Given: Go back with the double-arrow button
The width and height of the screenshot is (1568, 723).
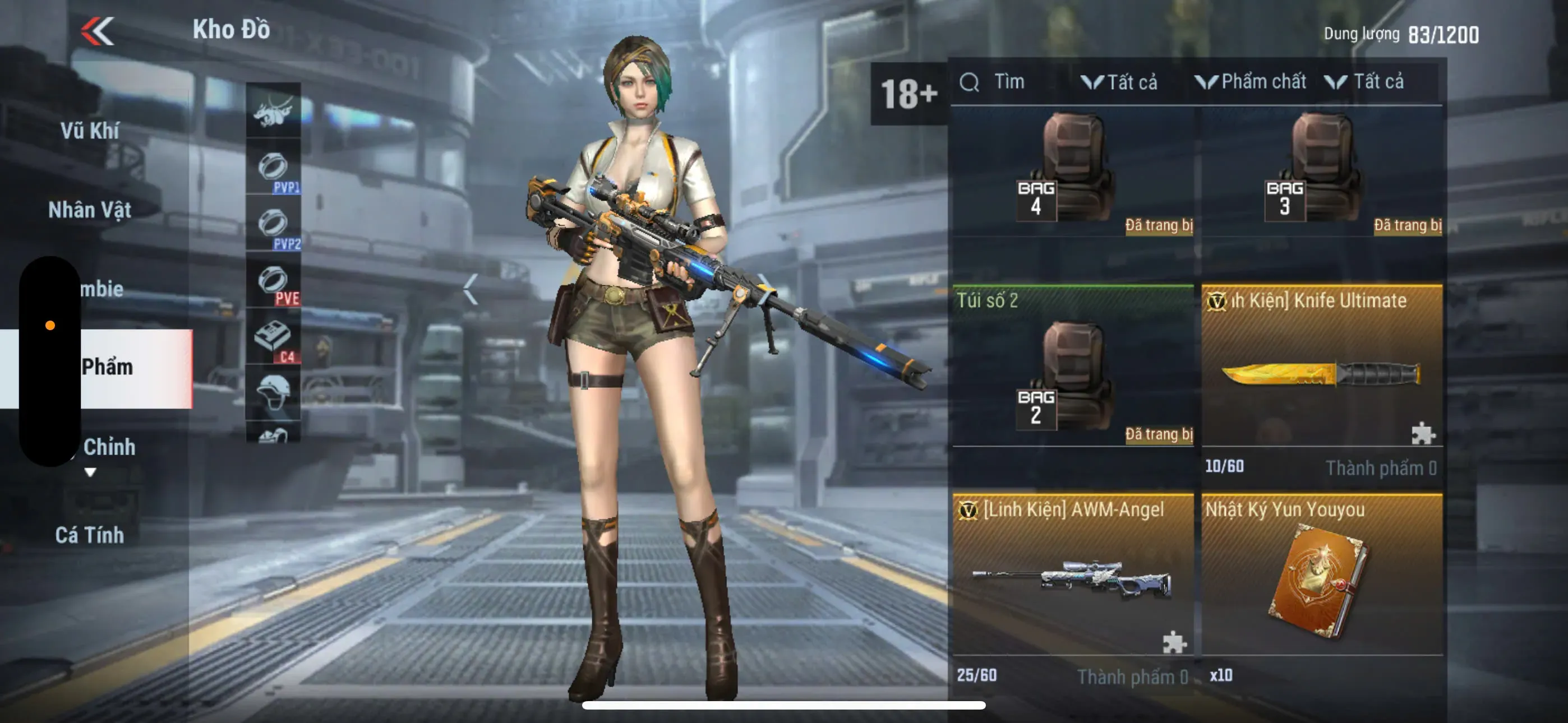Looking at the screenshot, I should [98, 31].
